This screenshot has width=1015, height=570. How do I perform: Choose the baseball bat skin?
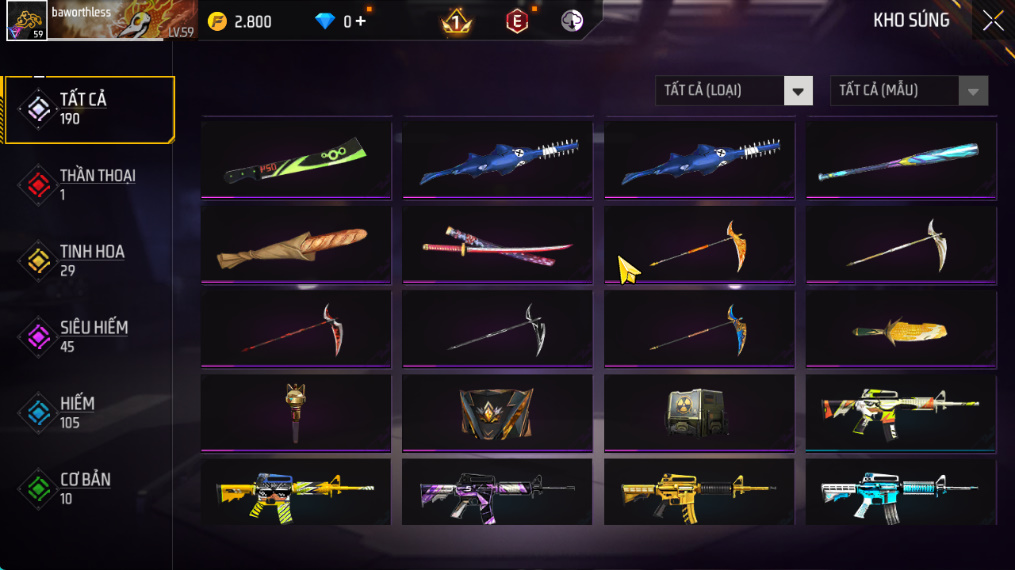coord(901,160)
